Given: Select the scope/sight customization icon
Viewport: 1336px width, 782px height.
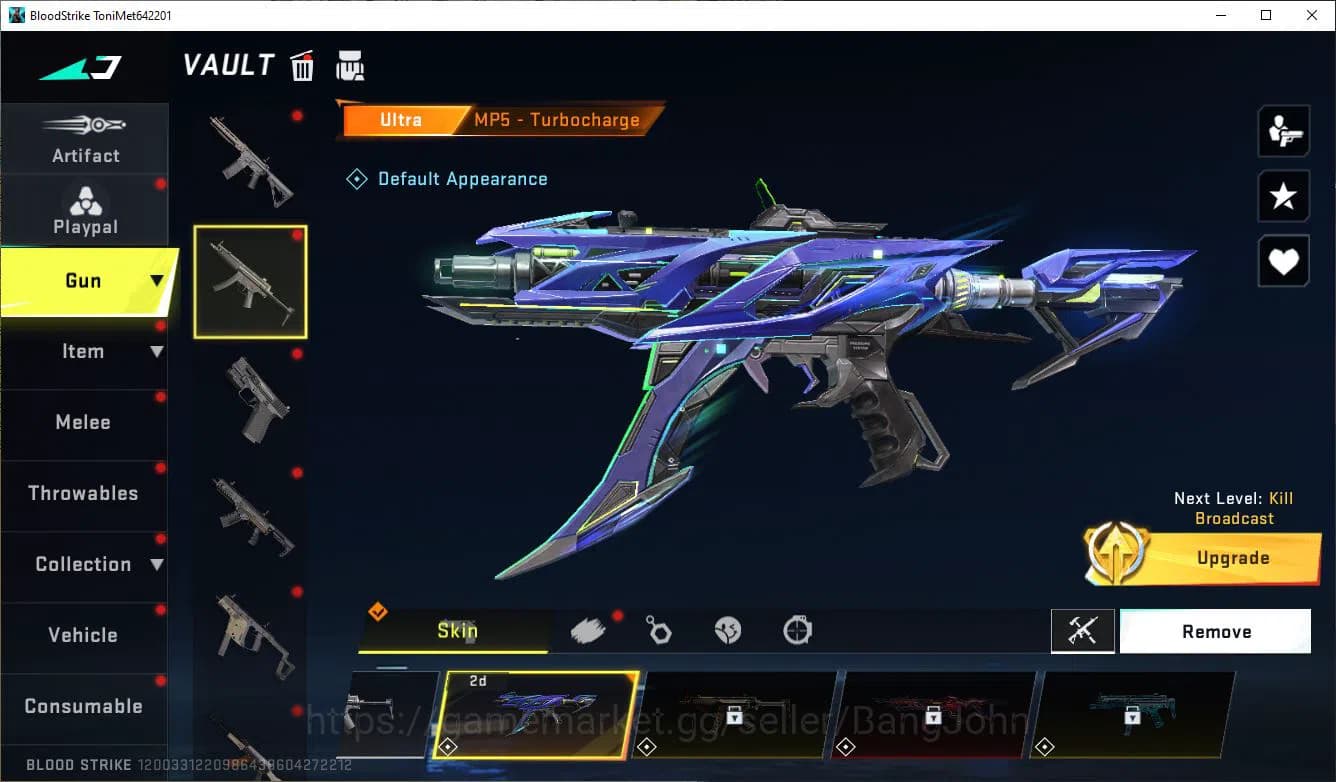Looking at the screenshot, I should click(796, 629).
